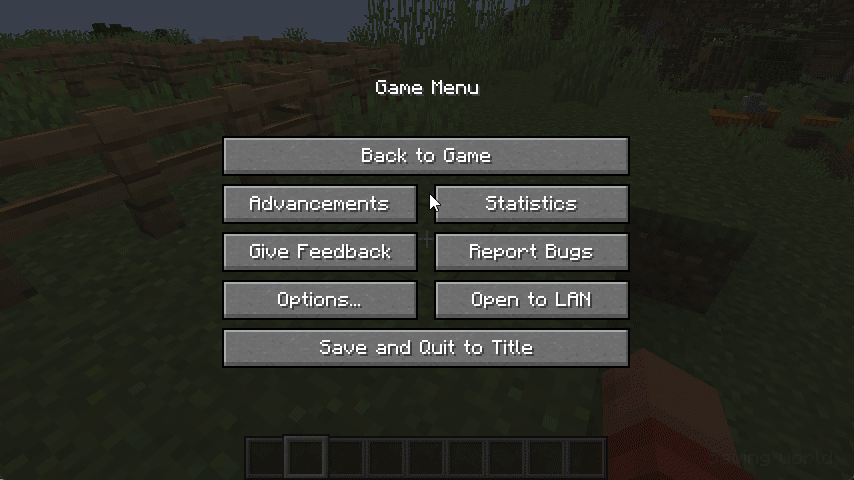Image resolution: width=854 pixels, height=480 pixels.
Task: Open the Options menu
Action: [320, 300]
